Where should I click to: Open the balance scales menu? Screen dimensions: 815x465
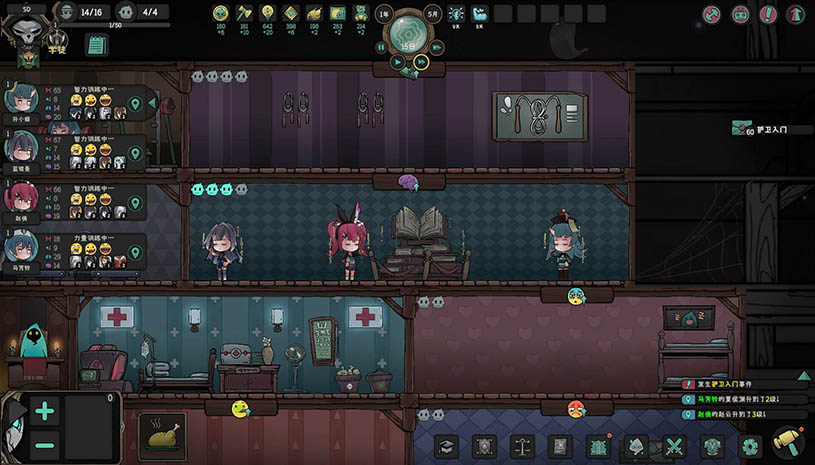pos(523,447)
